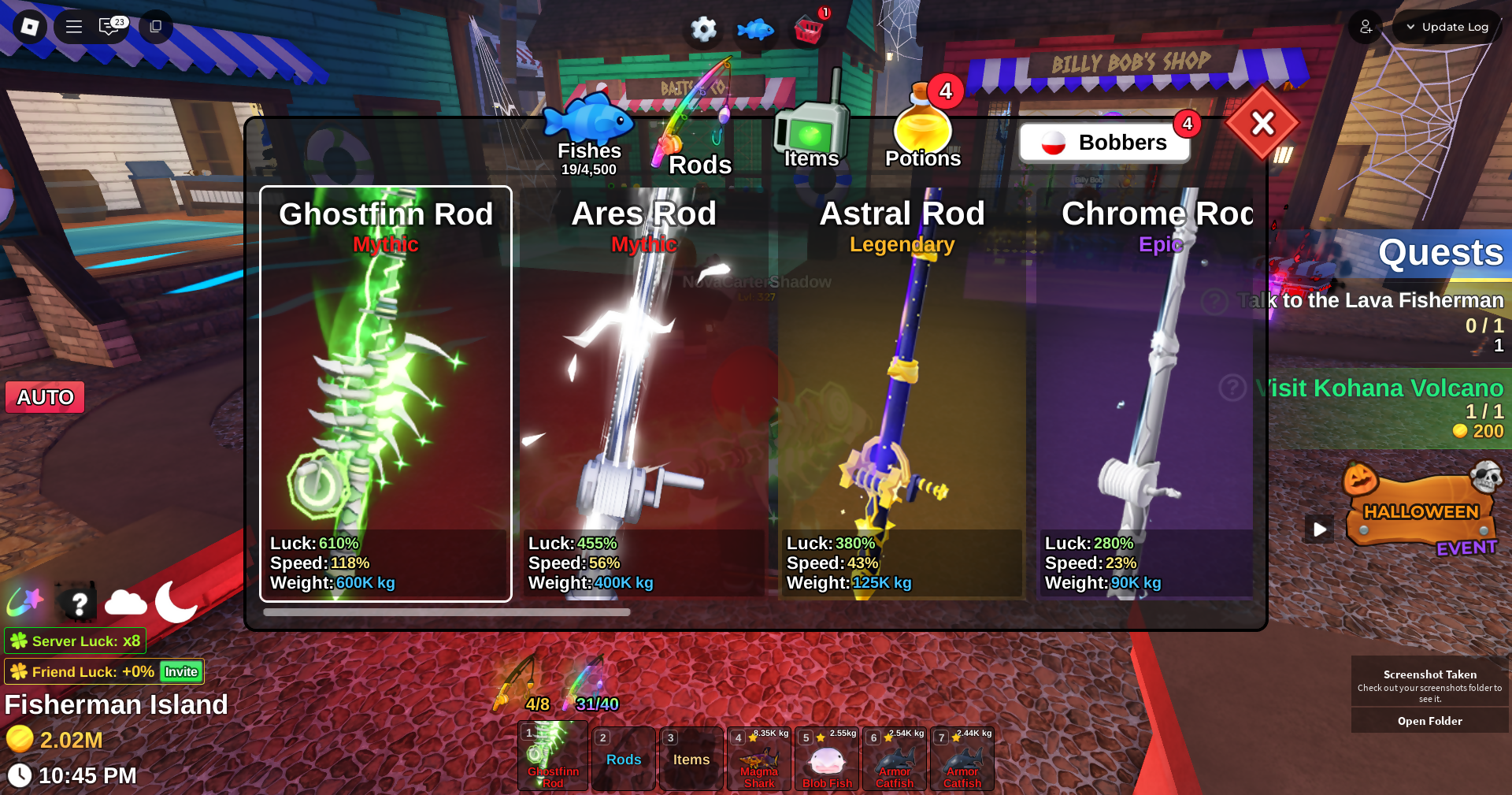
Task: Open Folder for the taken screenshot
Action: (x=1429, y=721)
